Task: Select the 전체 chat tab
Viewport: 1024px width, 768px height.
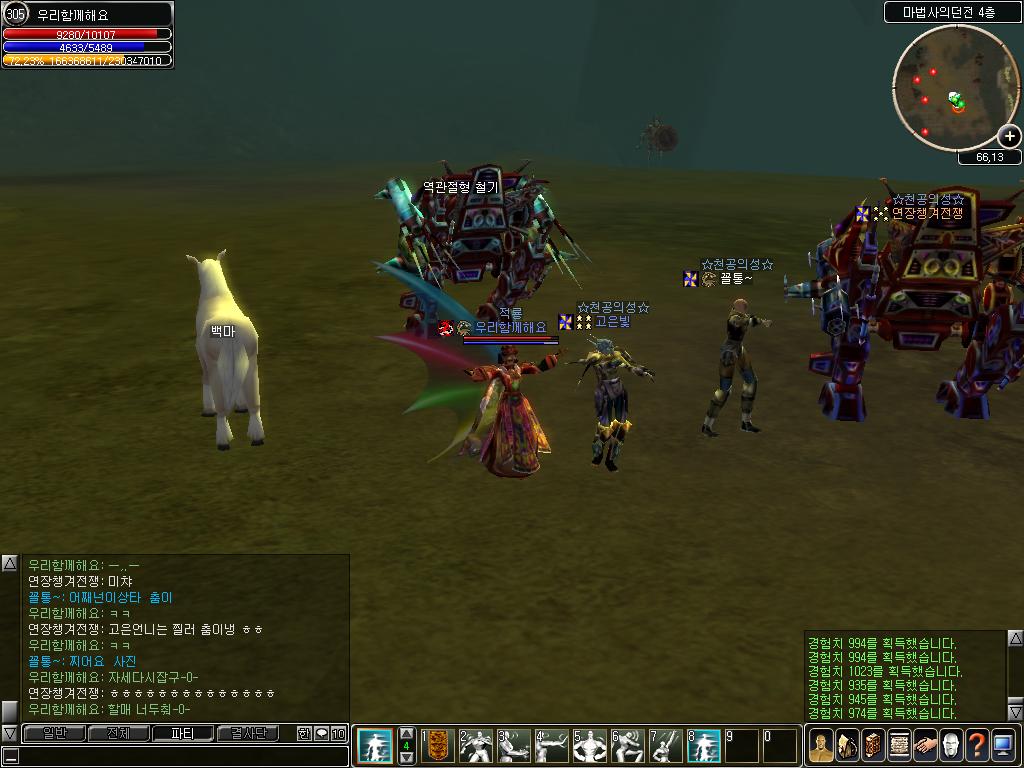Action: pos(118,733)
